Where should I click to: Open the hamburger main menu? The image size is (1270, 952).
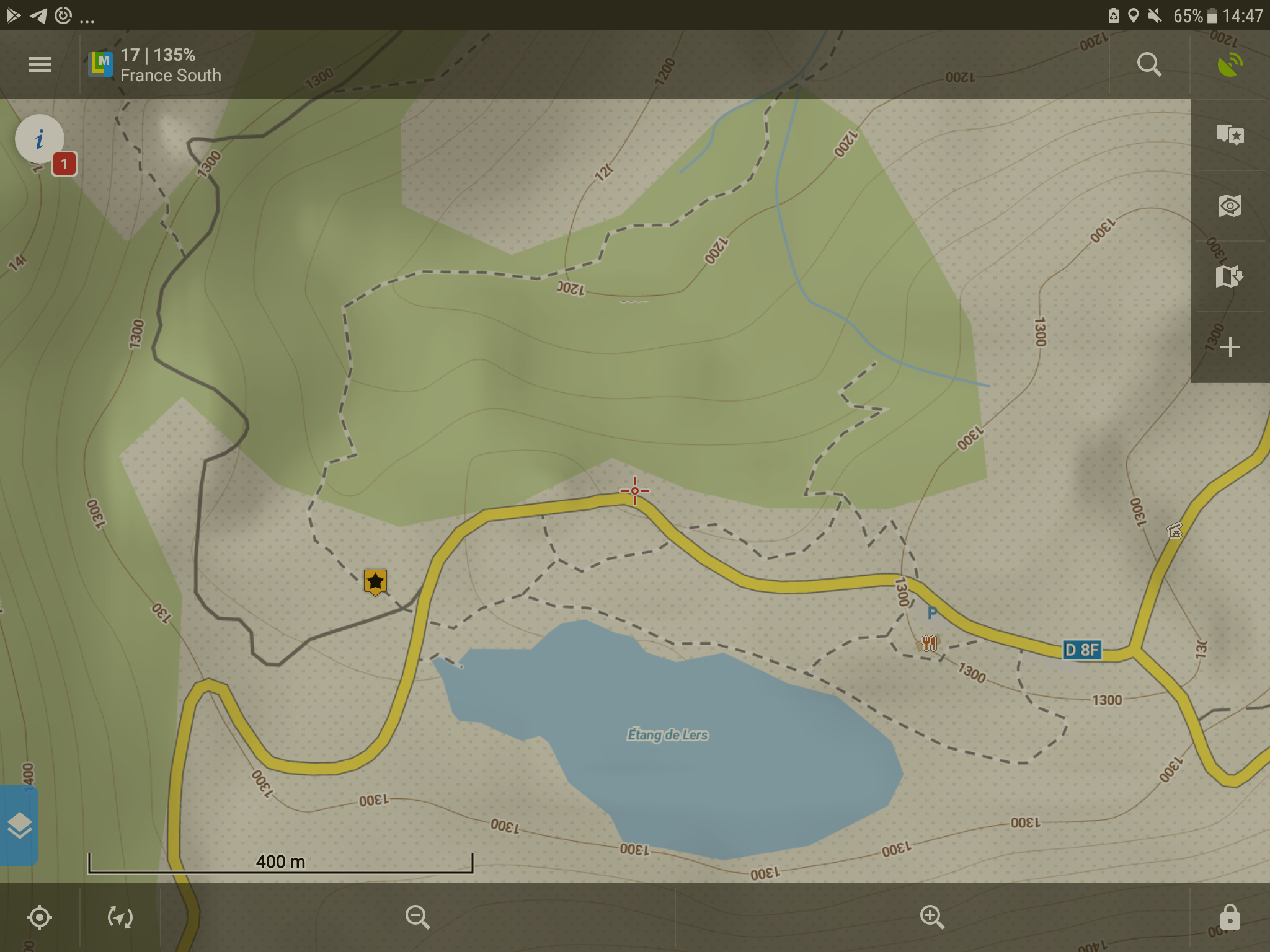coord(40,64)
